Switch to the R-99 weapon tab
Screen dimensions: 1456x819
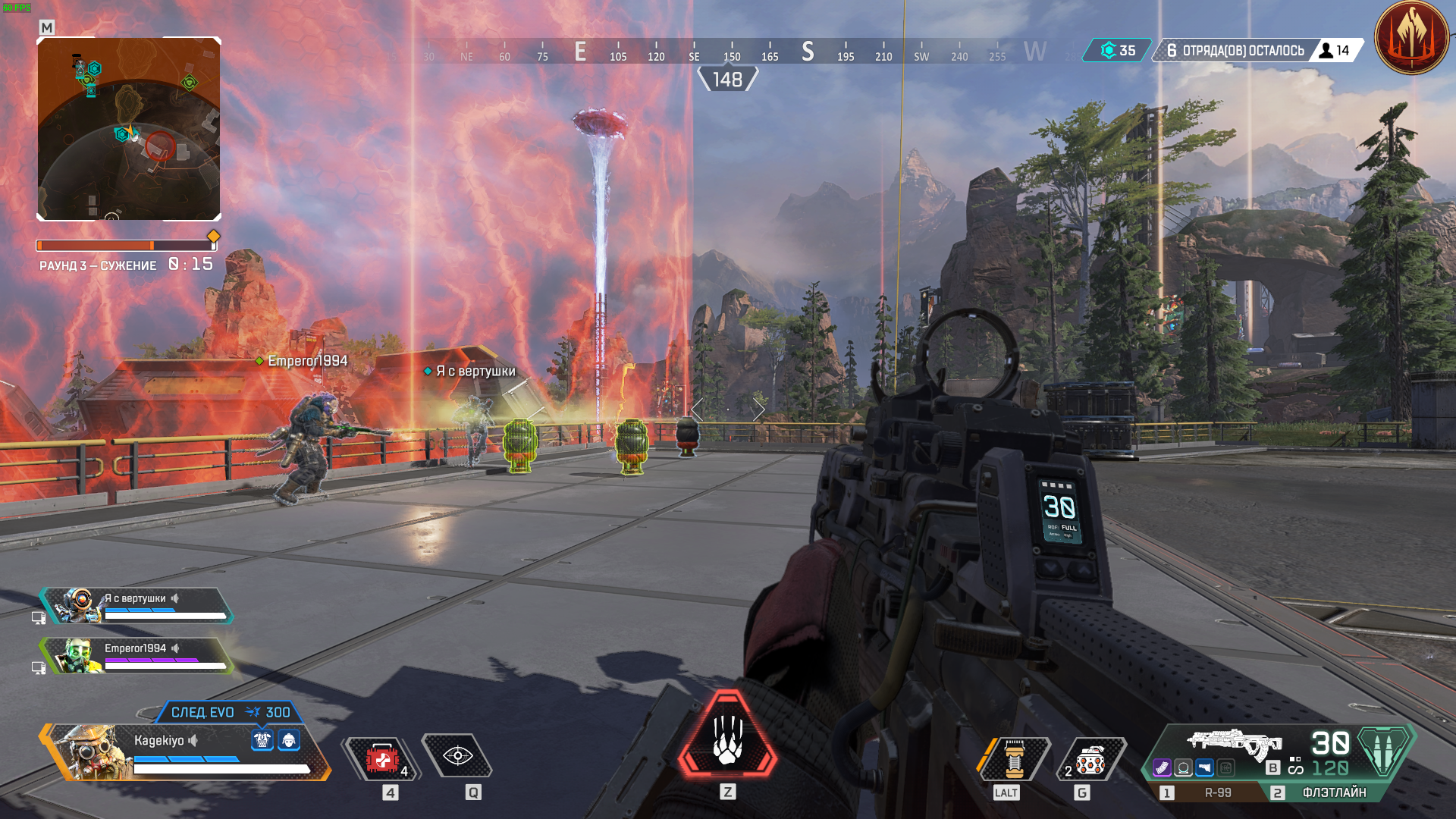point(1207,792)
